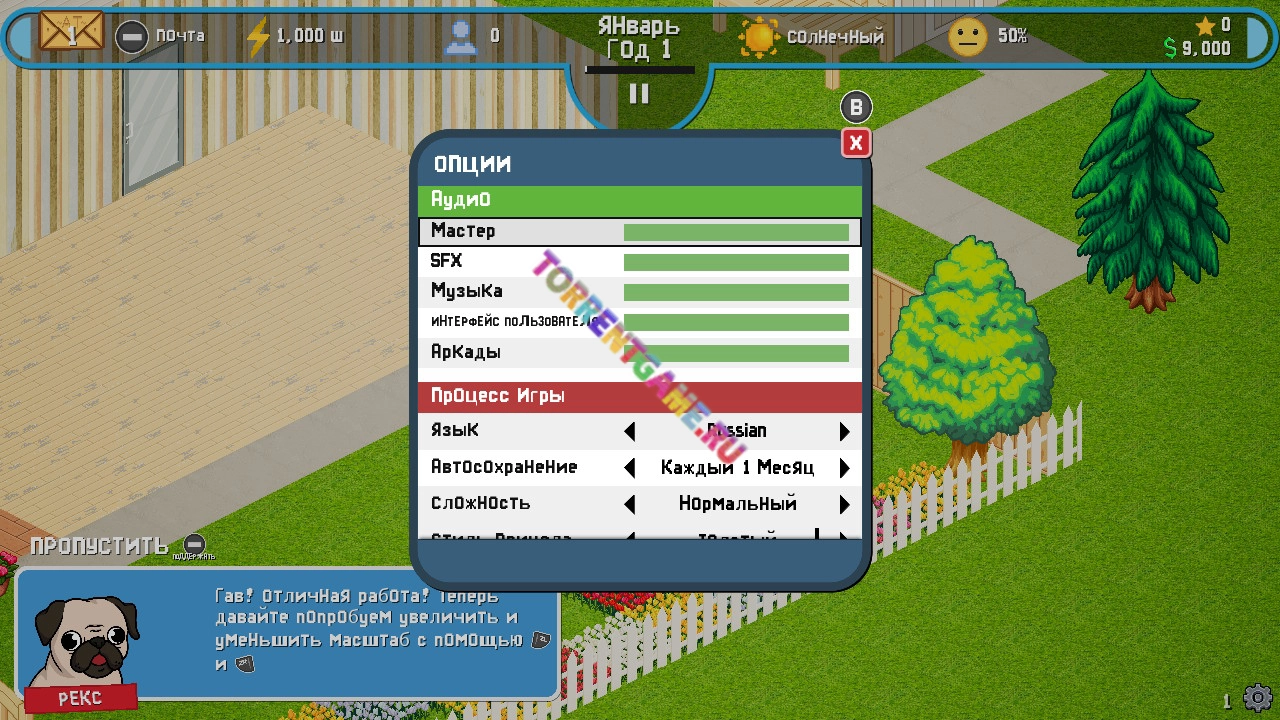Decrease Сложность with the left arrow
Viewport: 1280px width, 720px height.
click(x=630, y=504)
